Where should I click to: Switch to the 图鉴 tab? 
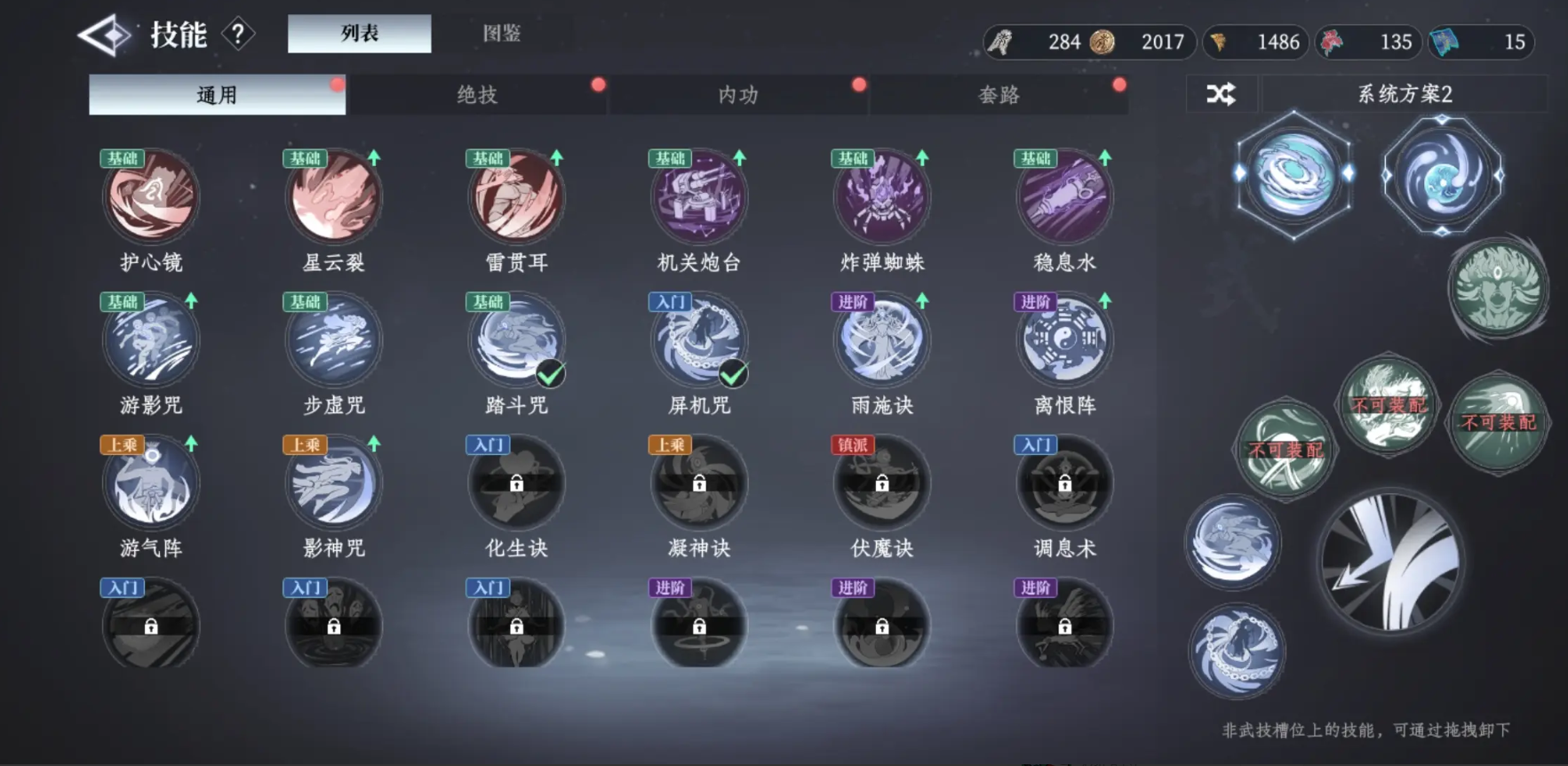[x=501, y=34]
